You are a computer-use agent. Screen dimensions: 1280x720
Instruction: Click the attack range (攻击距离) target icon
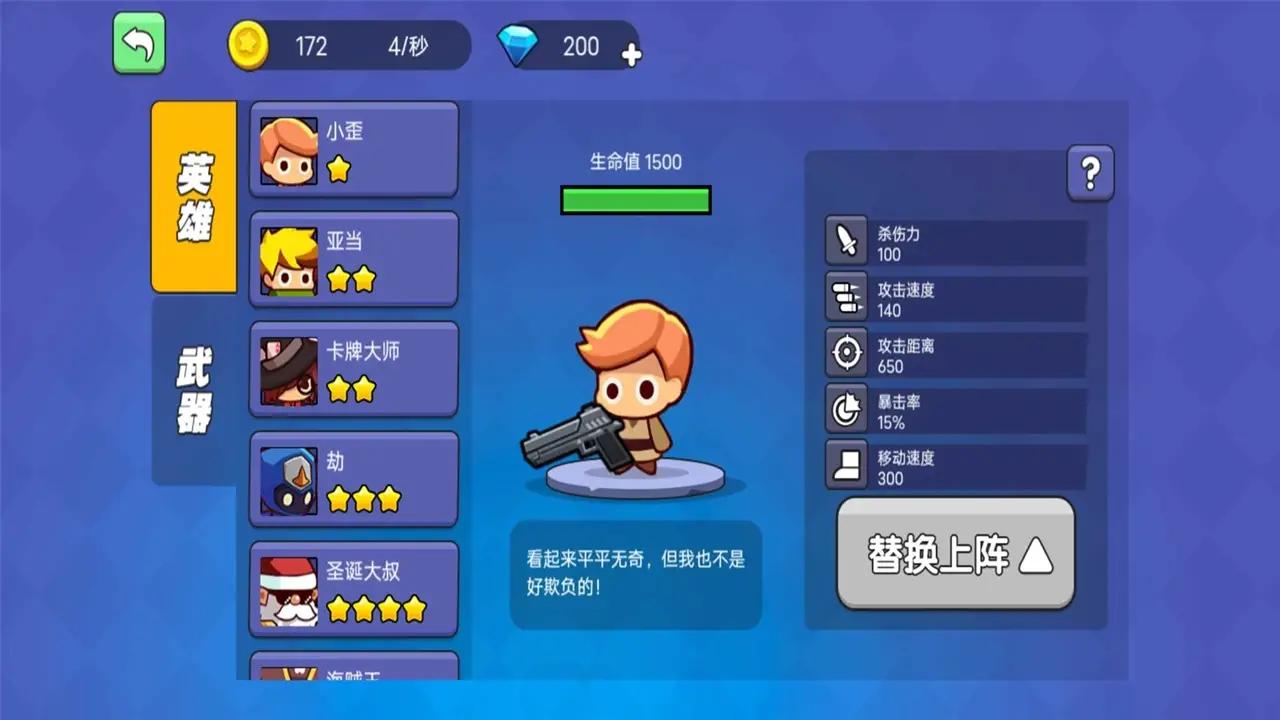846,352
